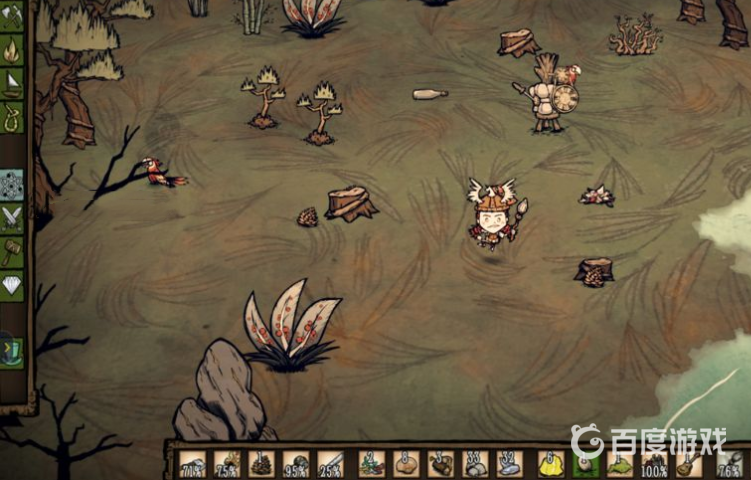Image resolution: width=751 pixels, height=480 pixels.
Task: Select the item at 71% durability
Action: [x=193, y=464]
